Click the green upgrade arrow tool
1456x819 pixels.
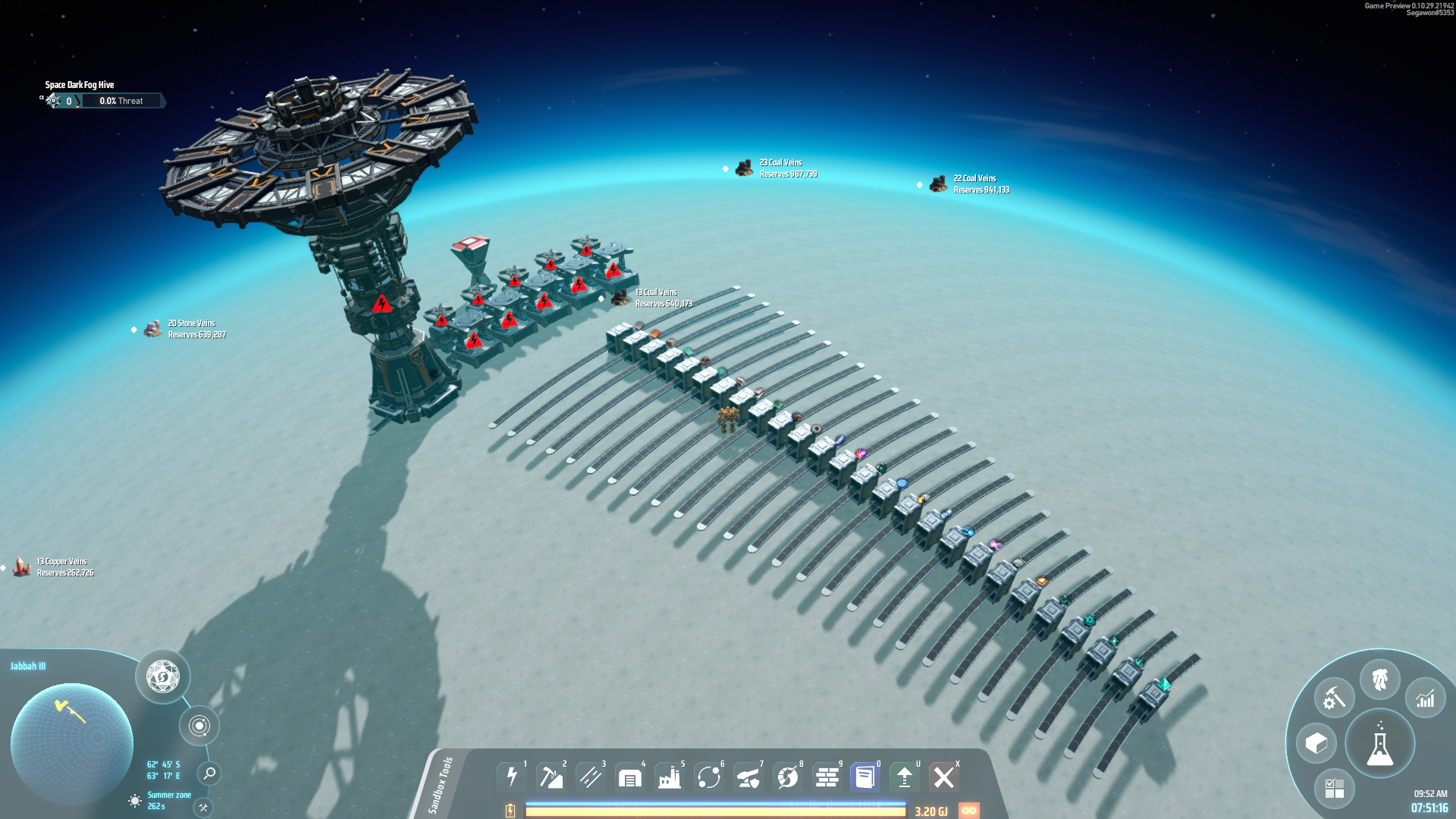(904, 777)
